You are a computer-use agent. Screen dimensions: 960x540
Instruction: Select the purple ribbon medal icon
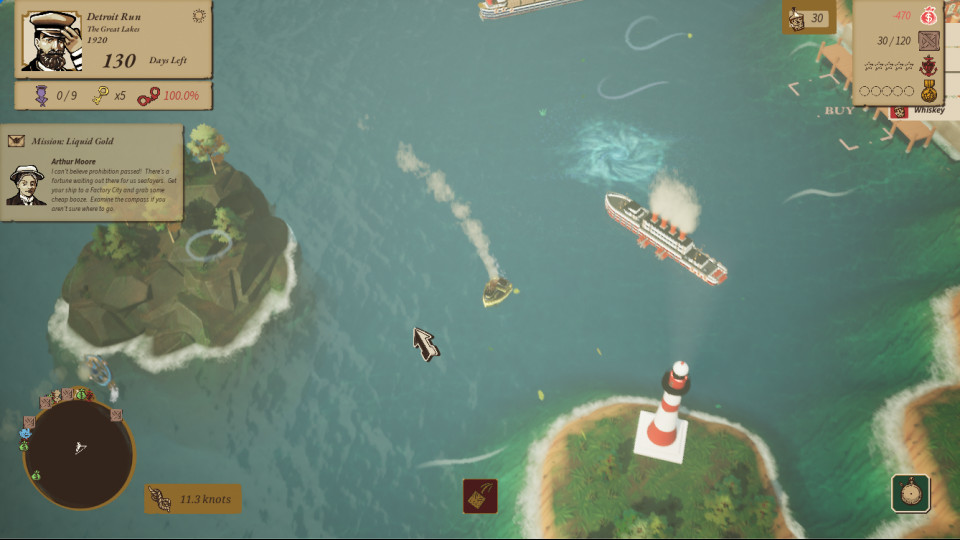click(x=42, y=96)
